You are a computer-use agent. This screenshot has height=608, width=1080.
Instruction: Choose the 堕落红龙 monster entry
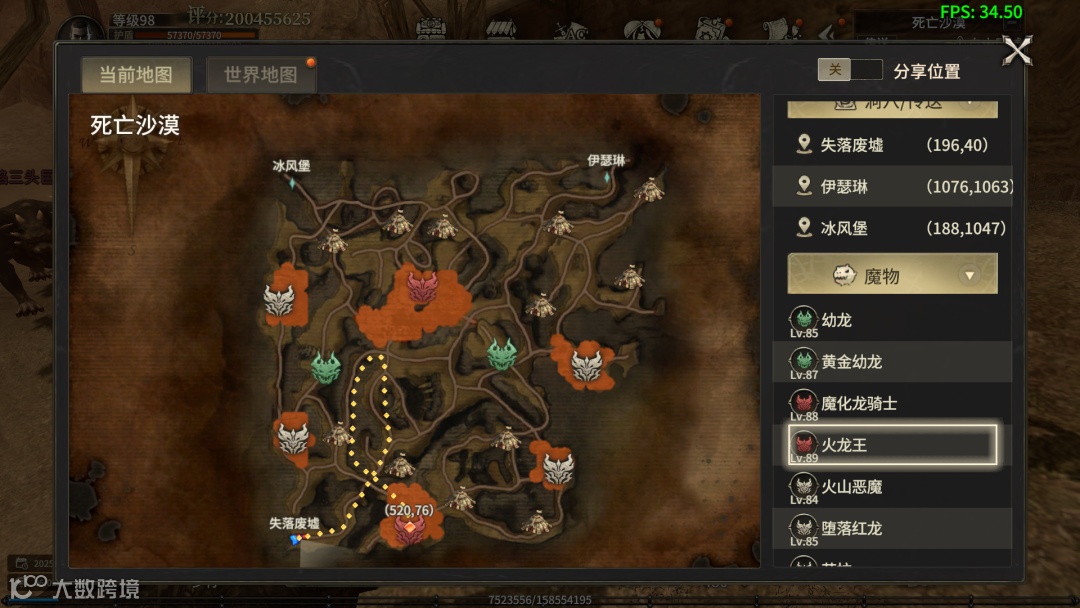(x=892, y=528)
